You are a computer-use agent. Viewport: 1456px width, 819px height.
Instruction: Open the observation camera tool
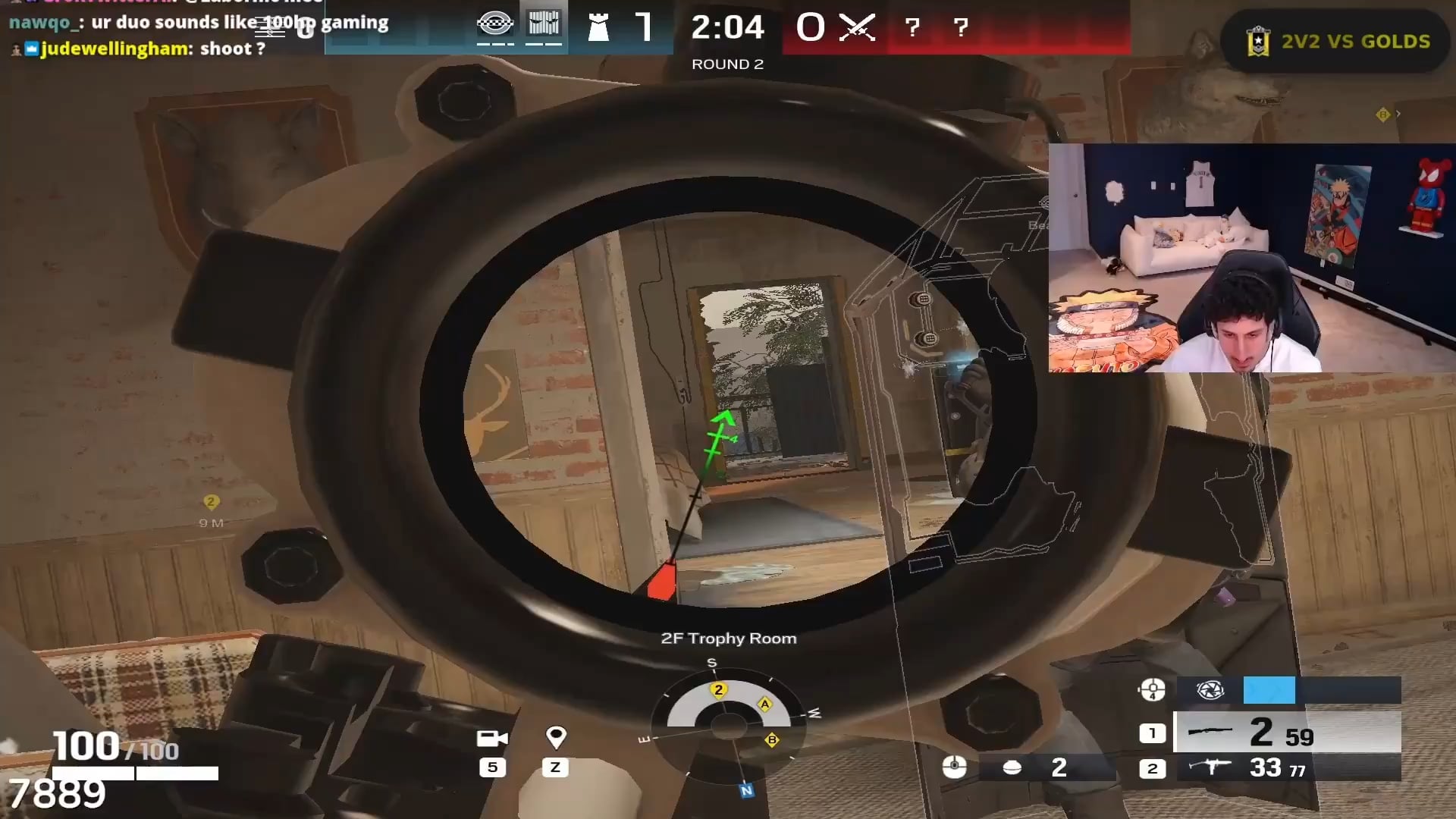(492, 738)
